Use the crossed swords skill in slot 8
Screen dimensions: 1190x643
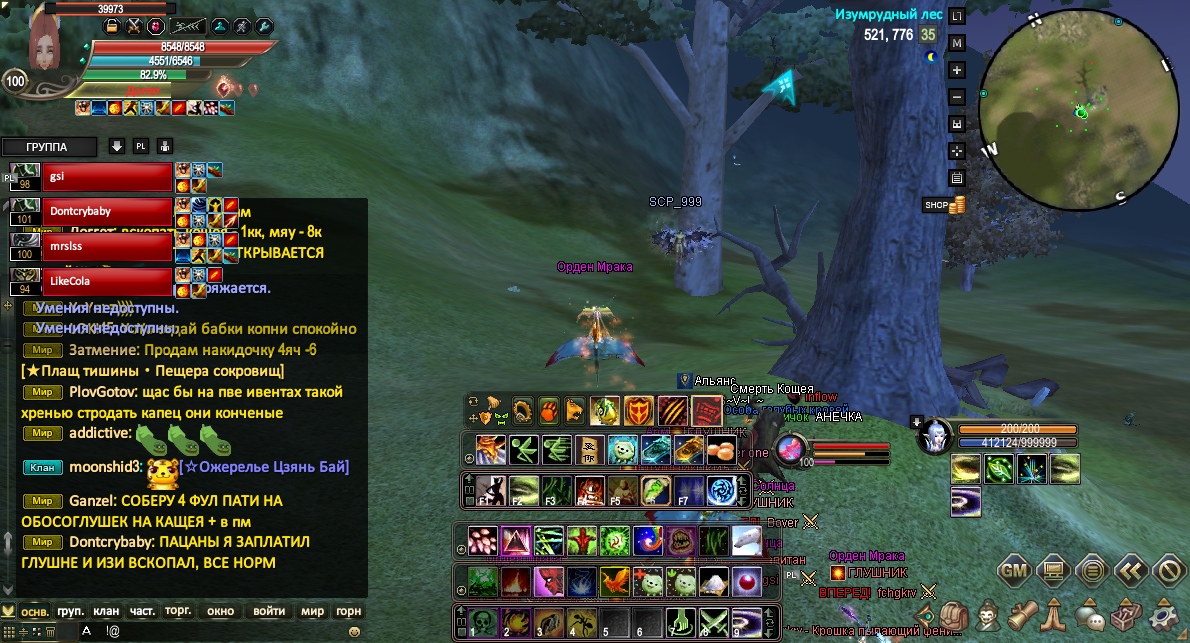(713, 621)
